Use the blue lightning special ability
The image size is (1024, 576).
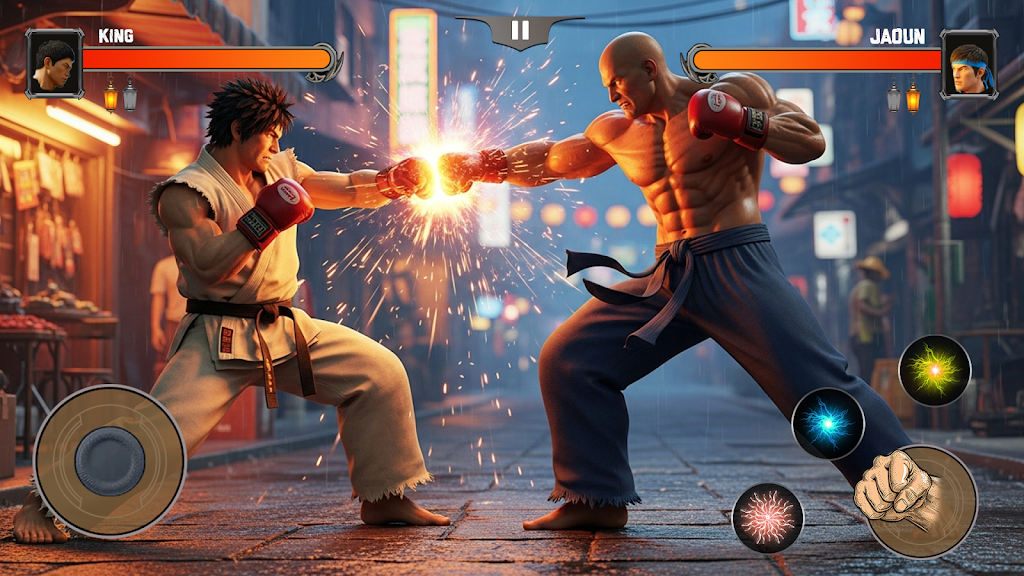tap(828, 423)
